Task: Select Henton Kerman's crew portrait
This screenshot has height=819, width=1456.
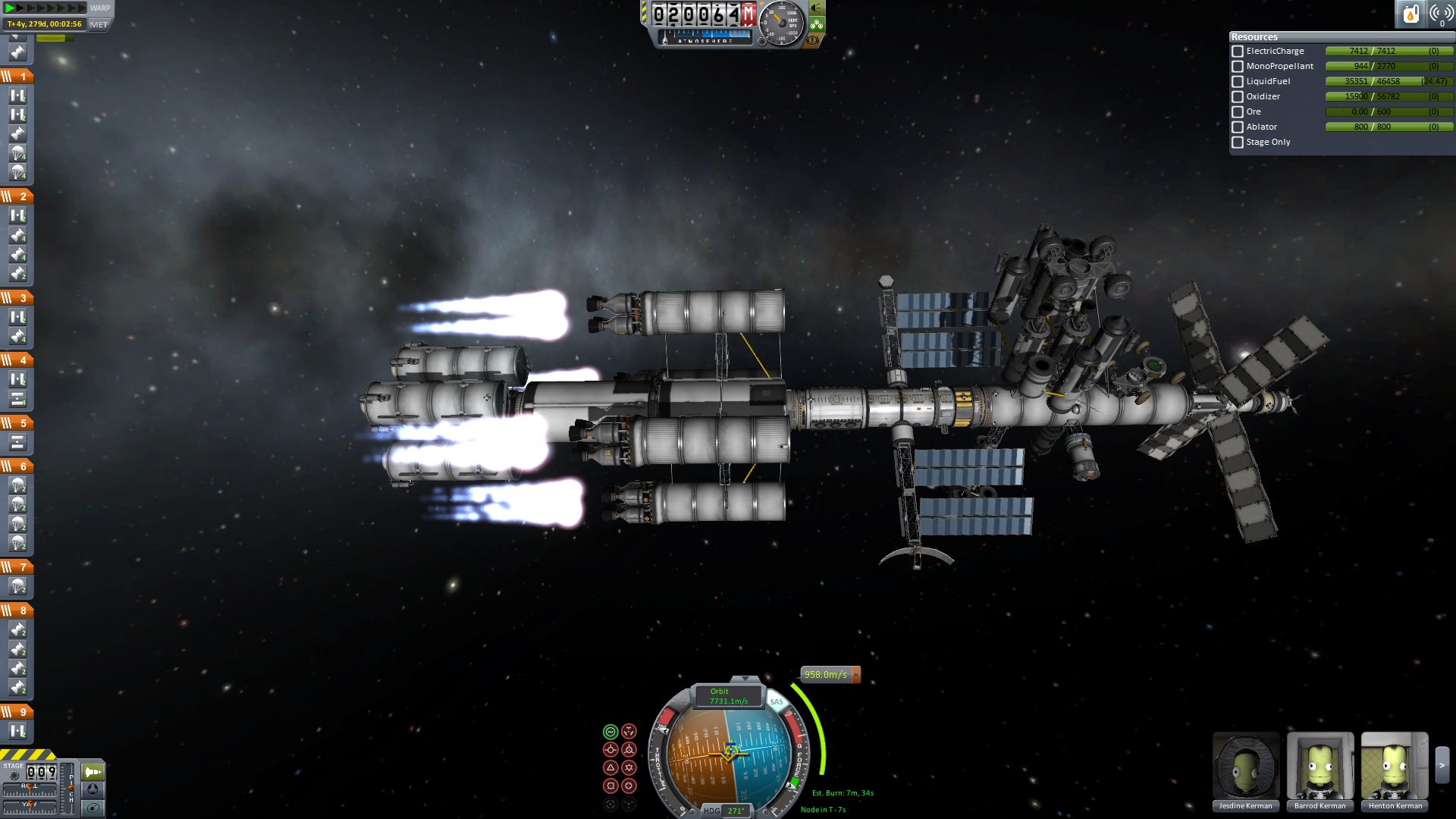Action: (x=1395, y=766)
